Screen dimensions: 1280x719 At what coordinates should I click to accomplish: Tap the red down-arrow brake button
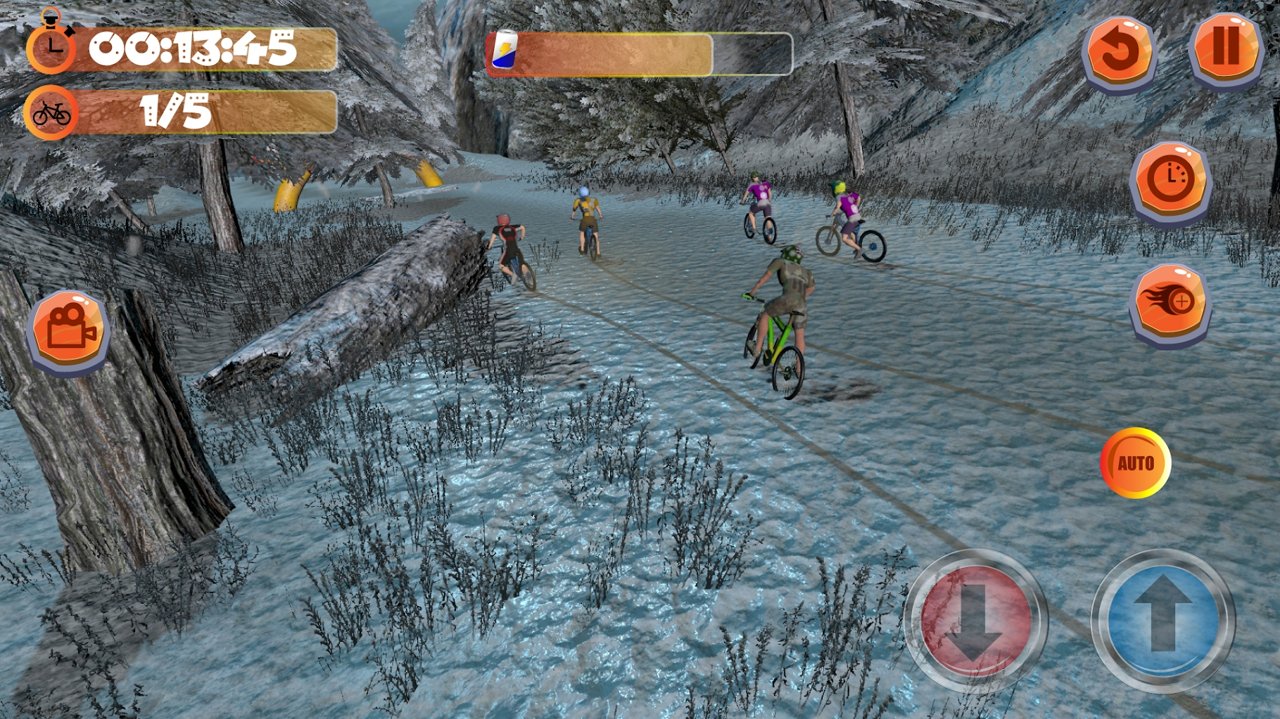point(975,620)
